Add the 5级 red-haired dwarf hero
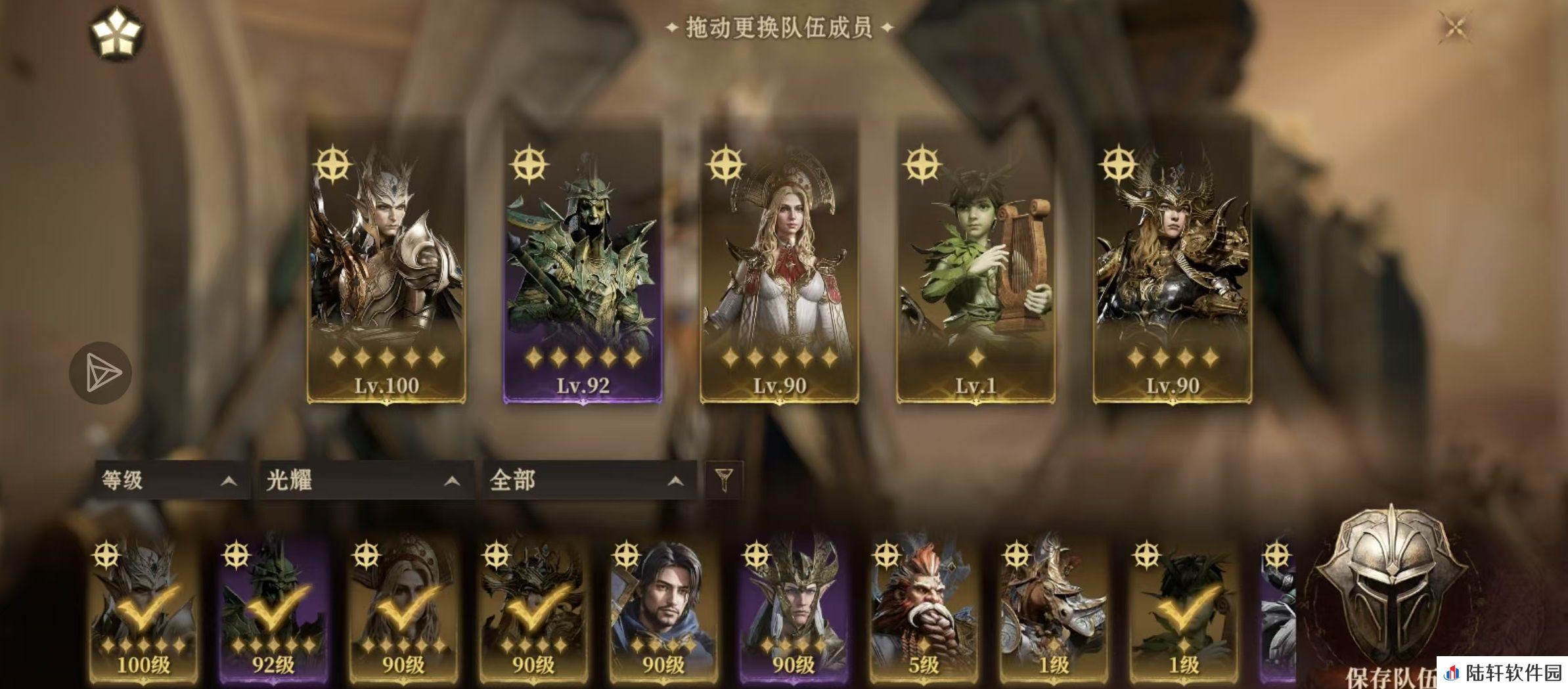Image resolution: width=1568 pixels, height=689 pixels. [x=924, y=611]
